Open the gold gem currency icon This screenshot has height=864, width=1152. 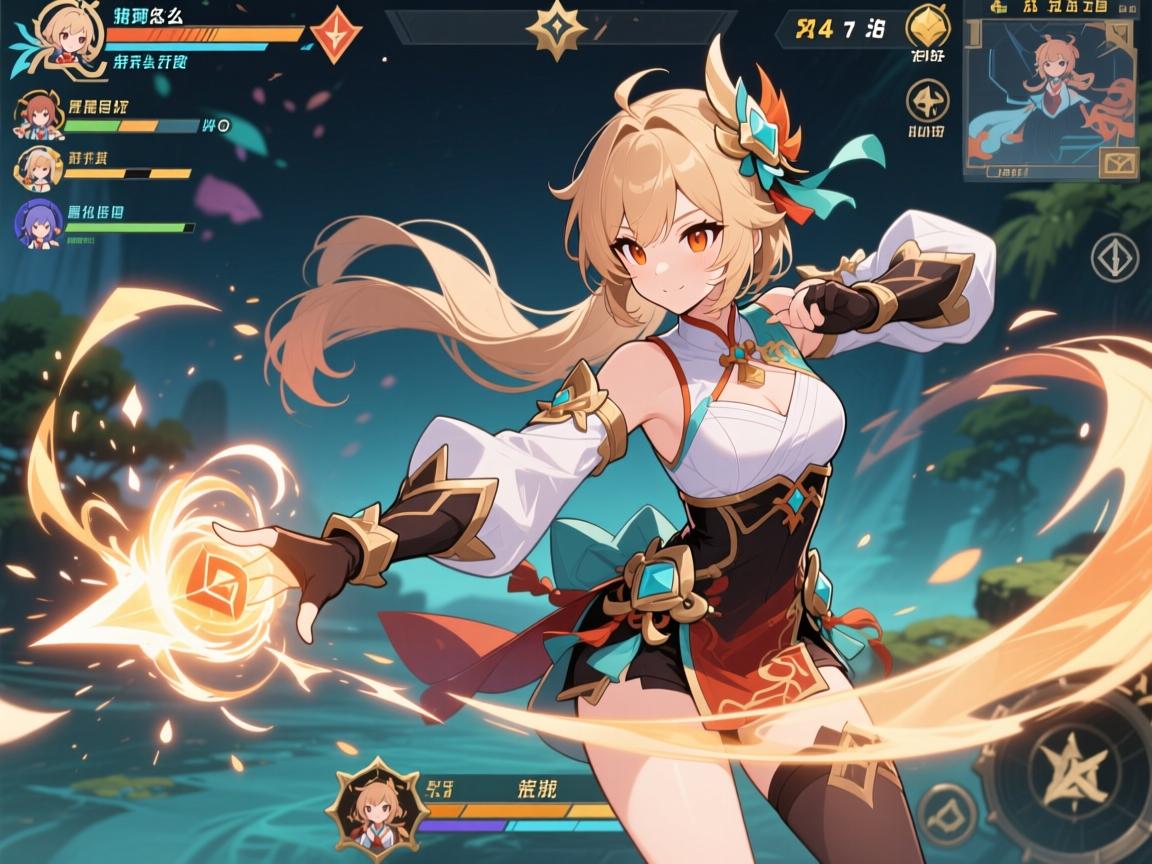point(927,27)
